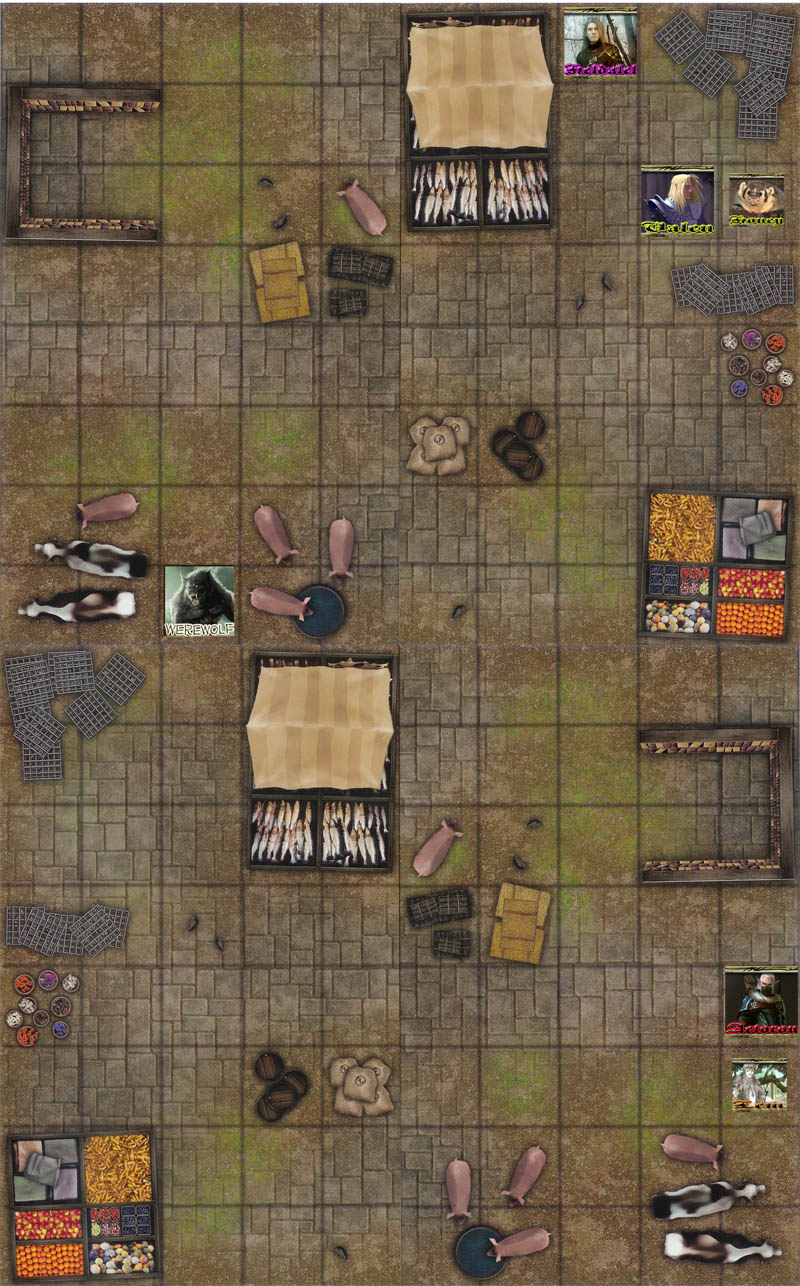Select the Honey badger token

pyautogui.click(x=756, y=201)
